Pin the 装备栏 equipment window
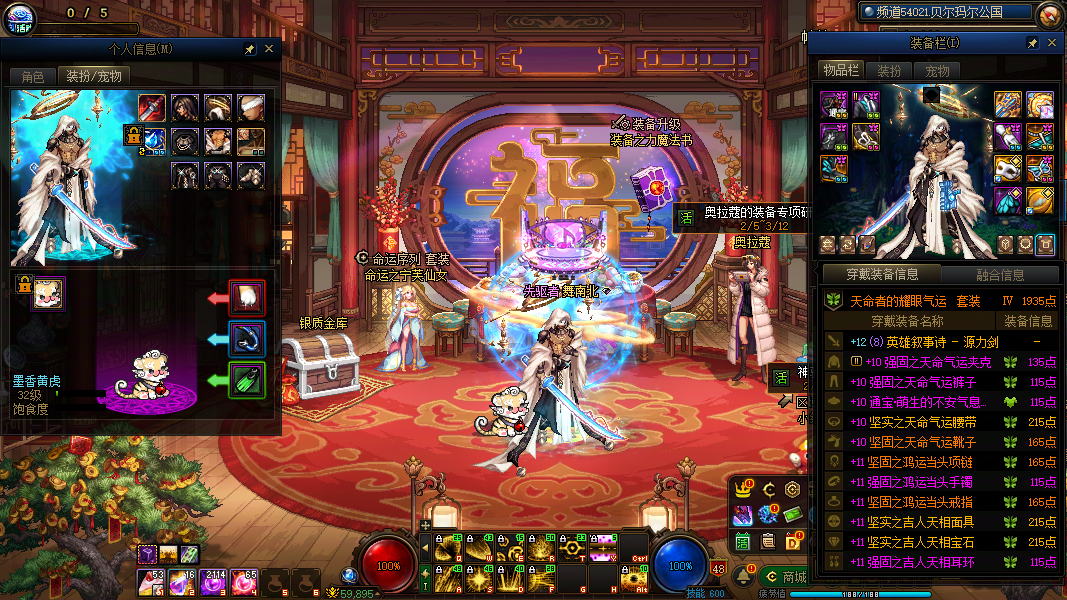This screenshot has height=600, width=1067. [1032, 43]
